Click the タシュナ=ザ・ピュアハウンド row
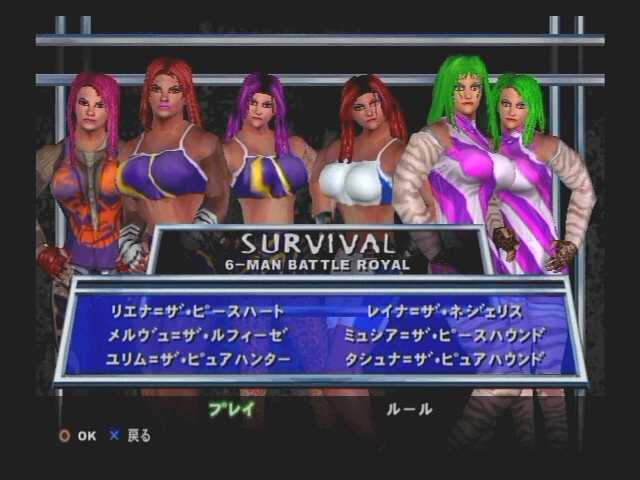Image resolution: width=640 pixels, height=480 pixels. click(444, 358)
